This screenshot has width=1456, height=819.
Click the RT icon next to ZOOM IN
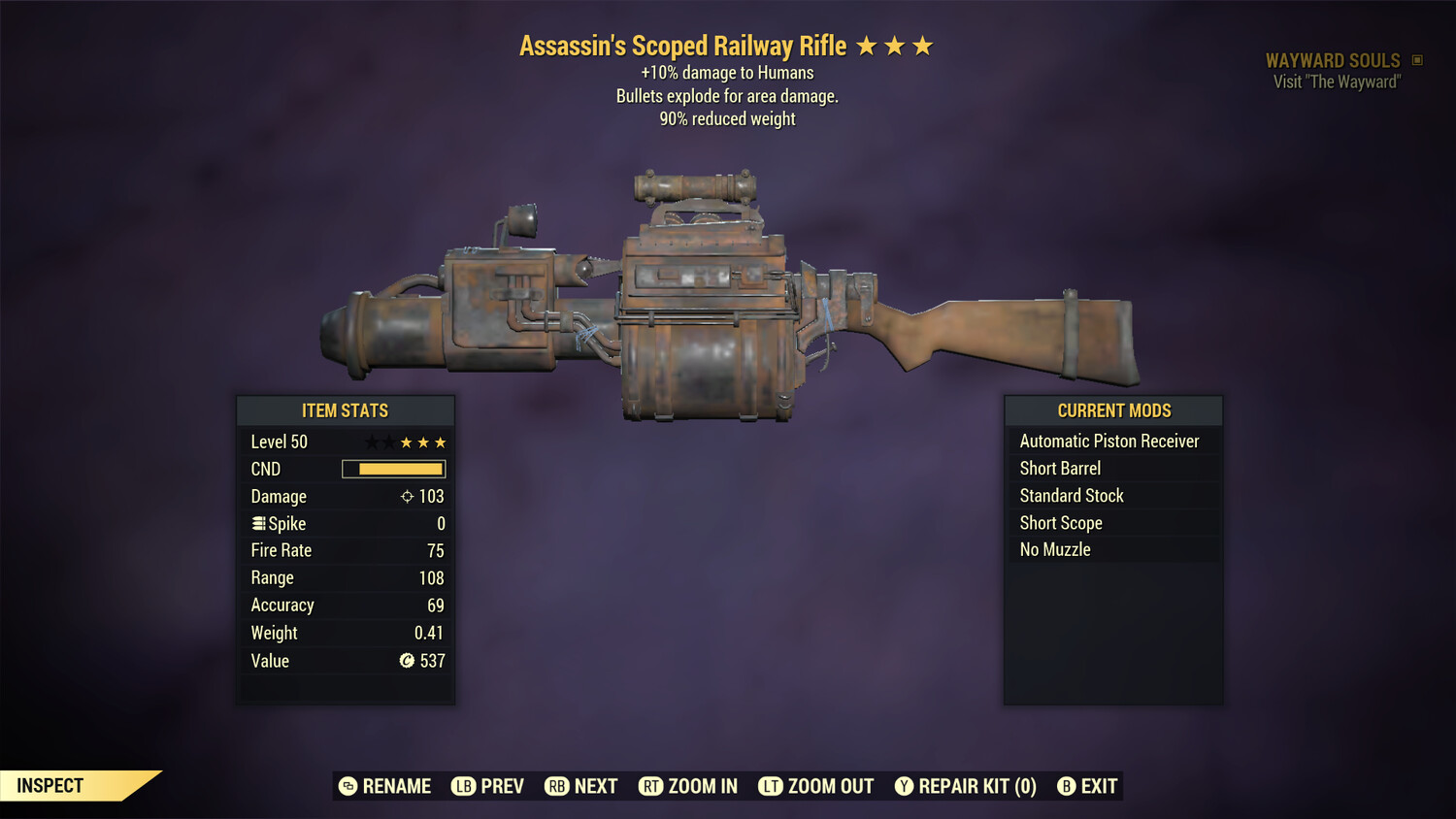[x=652, y=786]
